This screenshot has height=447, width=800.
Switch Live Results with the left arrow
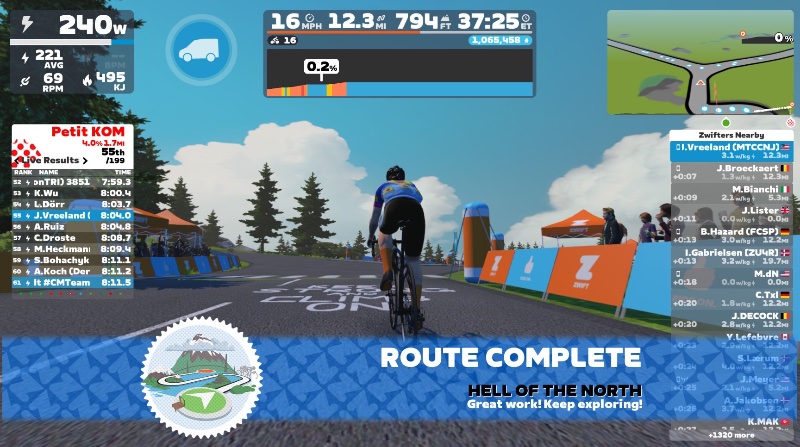[17, 160]
